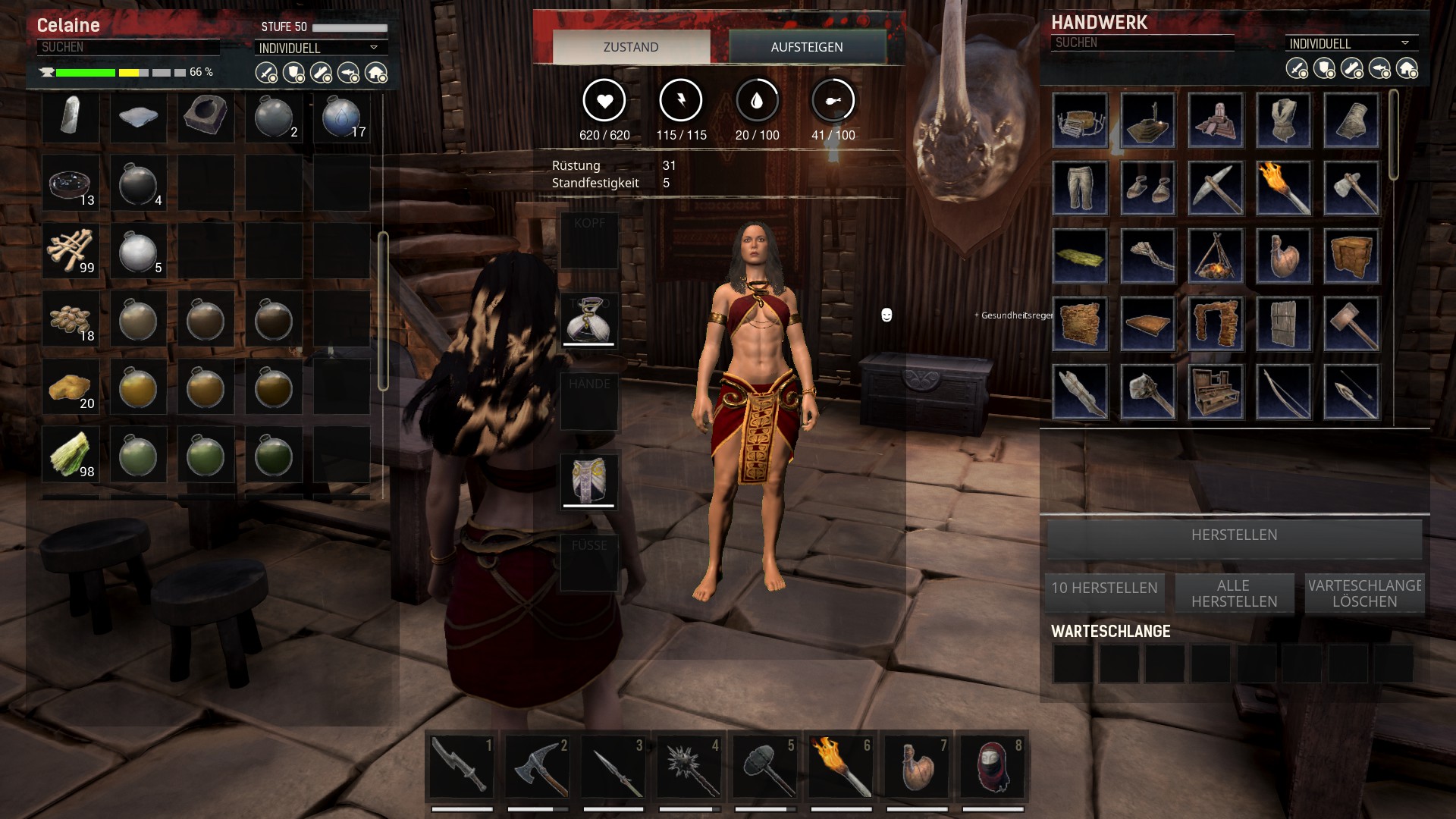The image size is (1456, 819).
Task: Open the inventory Individuell sort dropdown
Action: [x=319, y=48]
